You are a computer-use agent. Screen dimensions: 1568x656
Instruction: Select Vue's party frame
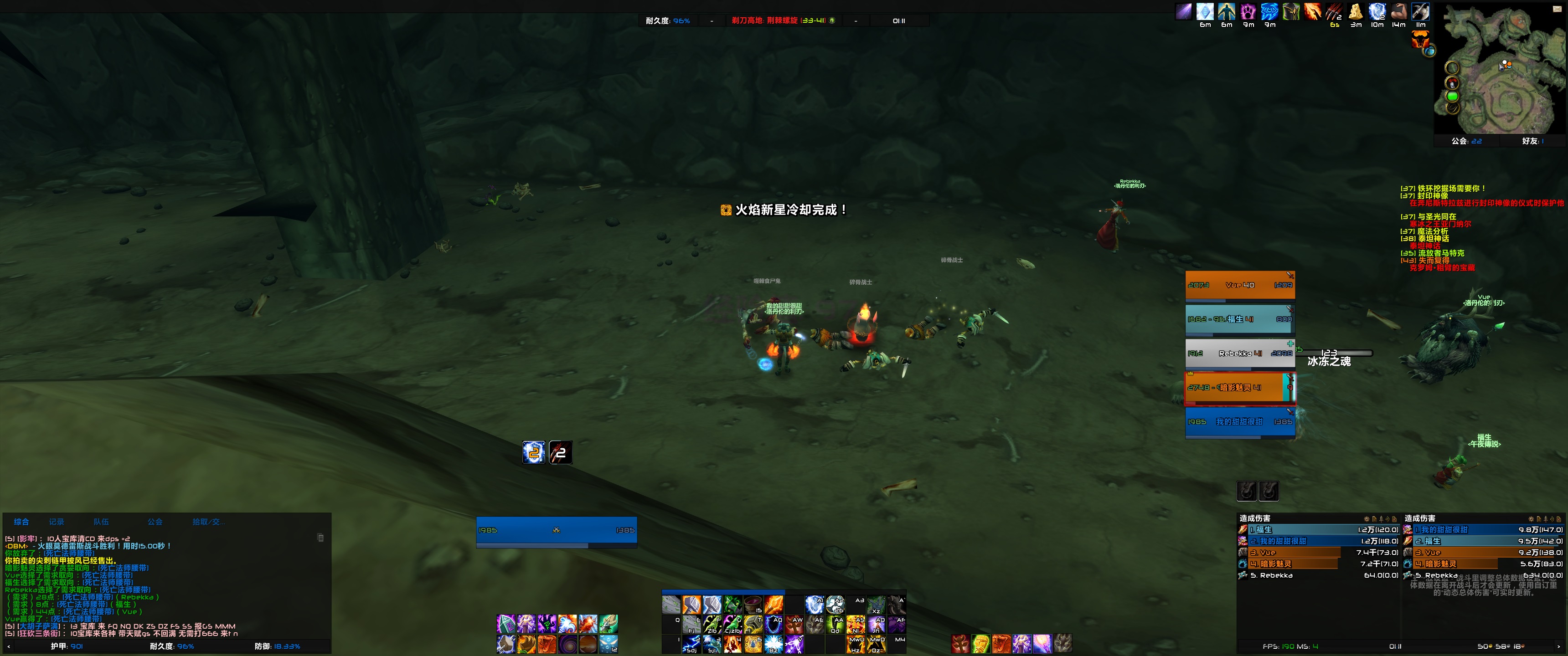point(1239,285)
